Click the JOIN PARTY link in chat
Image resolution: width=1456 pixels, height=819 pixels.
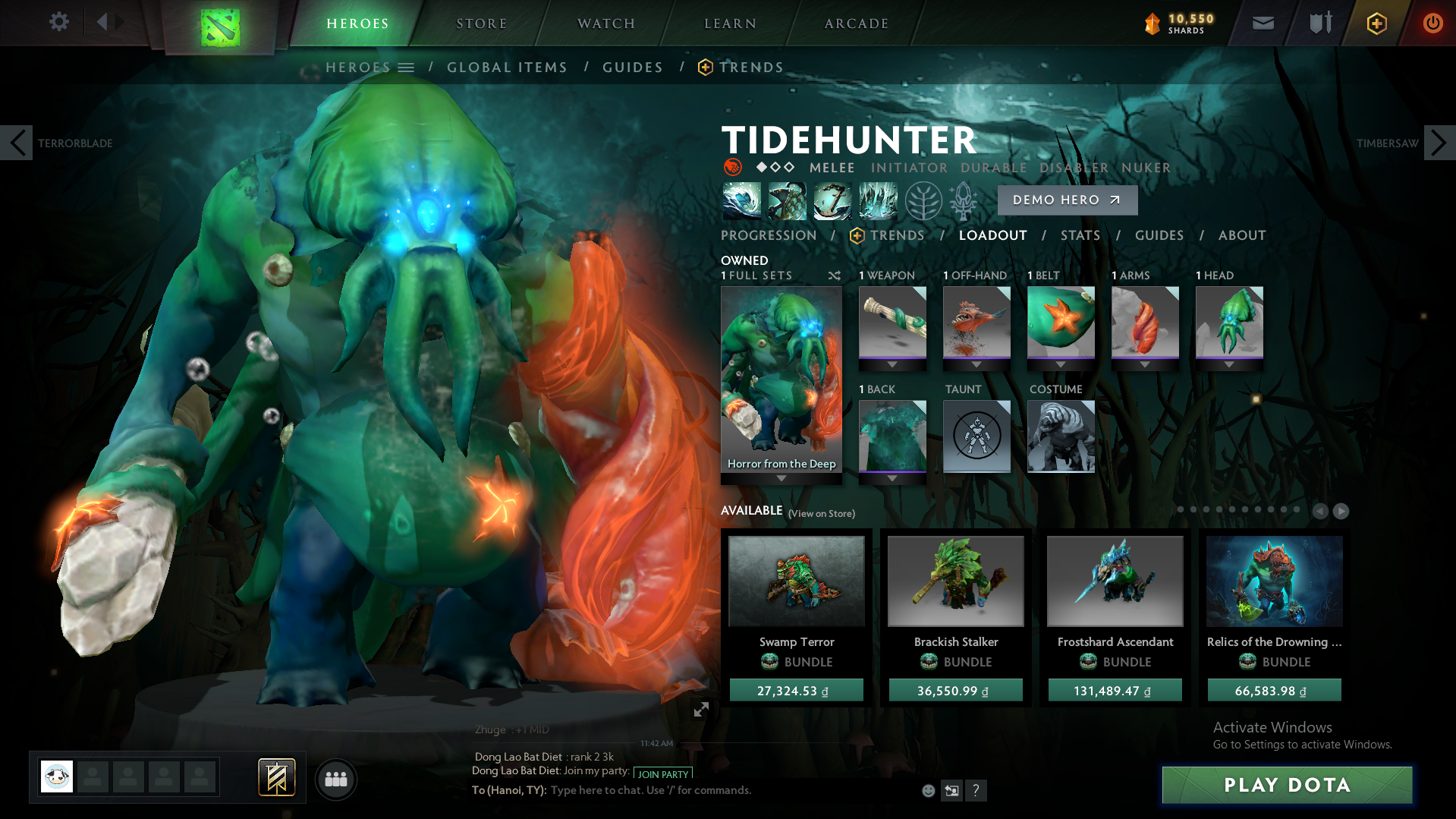click(661, 773)
